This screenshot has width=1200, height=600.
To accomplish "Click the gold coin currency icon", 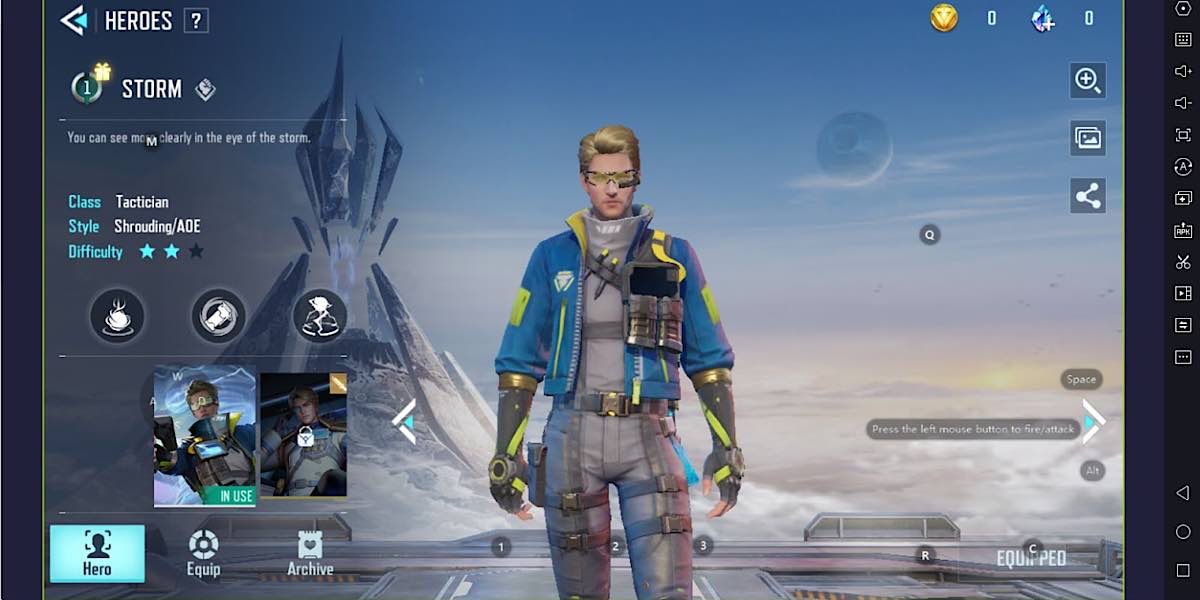I will coord(944,18).
